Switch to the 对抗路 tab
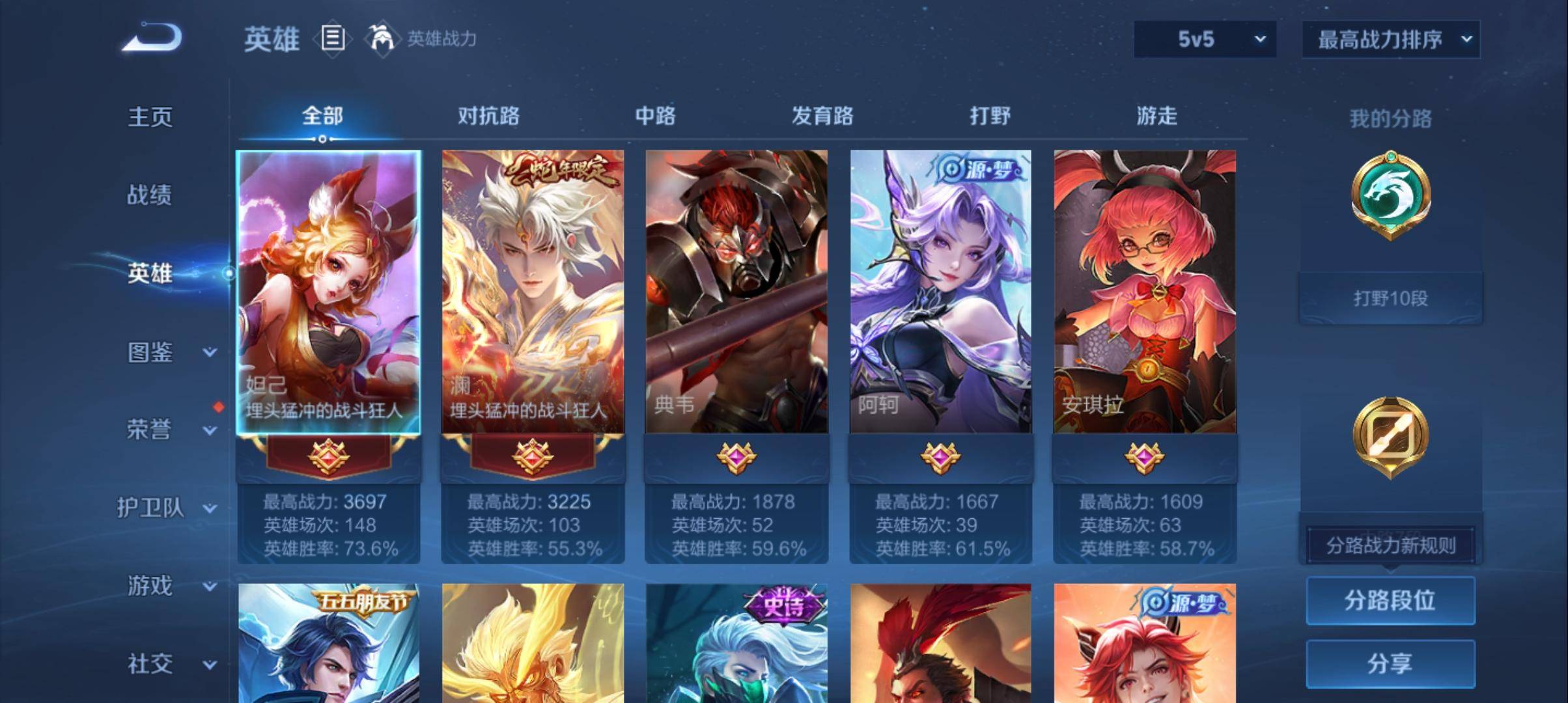This screenshot has height=703, width=1568. (490, 116)
